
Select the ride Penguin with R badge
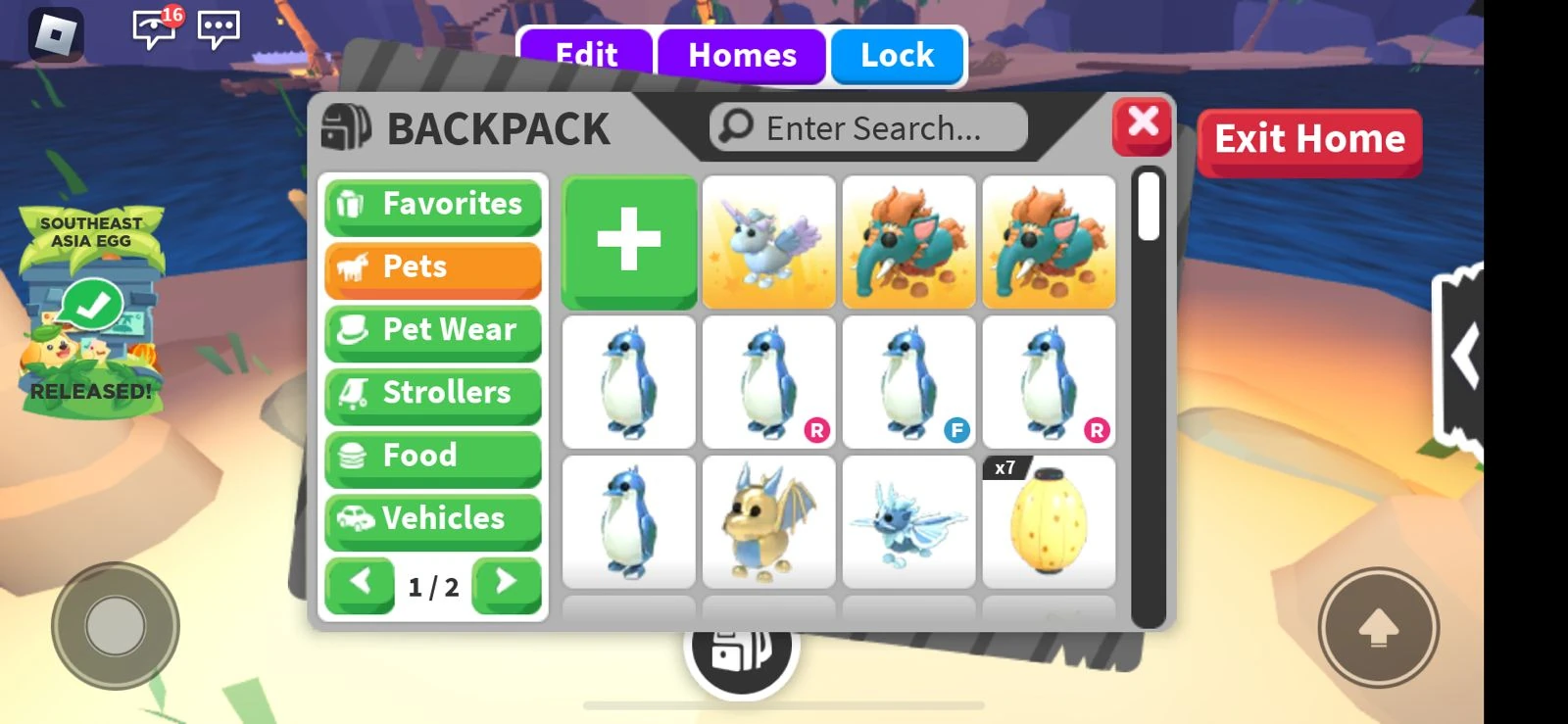point(769,382)
